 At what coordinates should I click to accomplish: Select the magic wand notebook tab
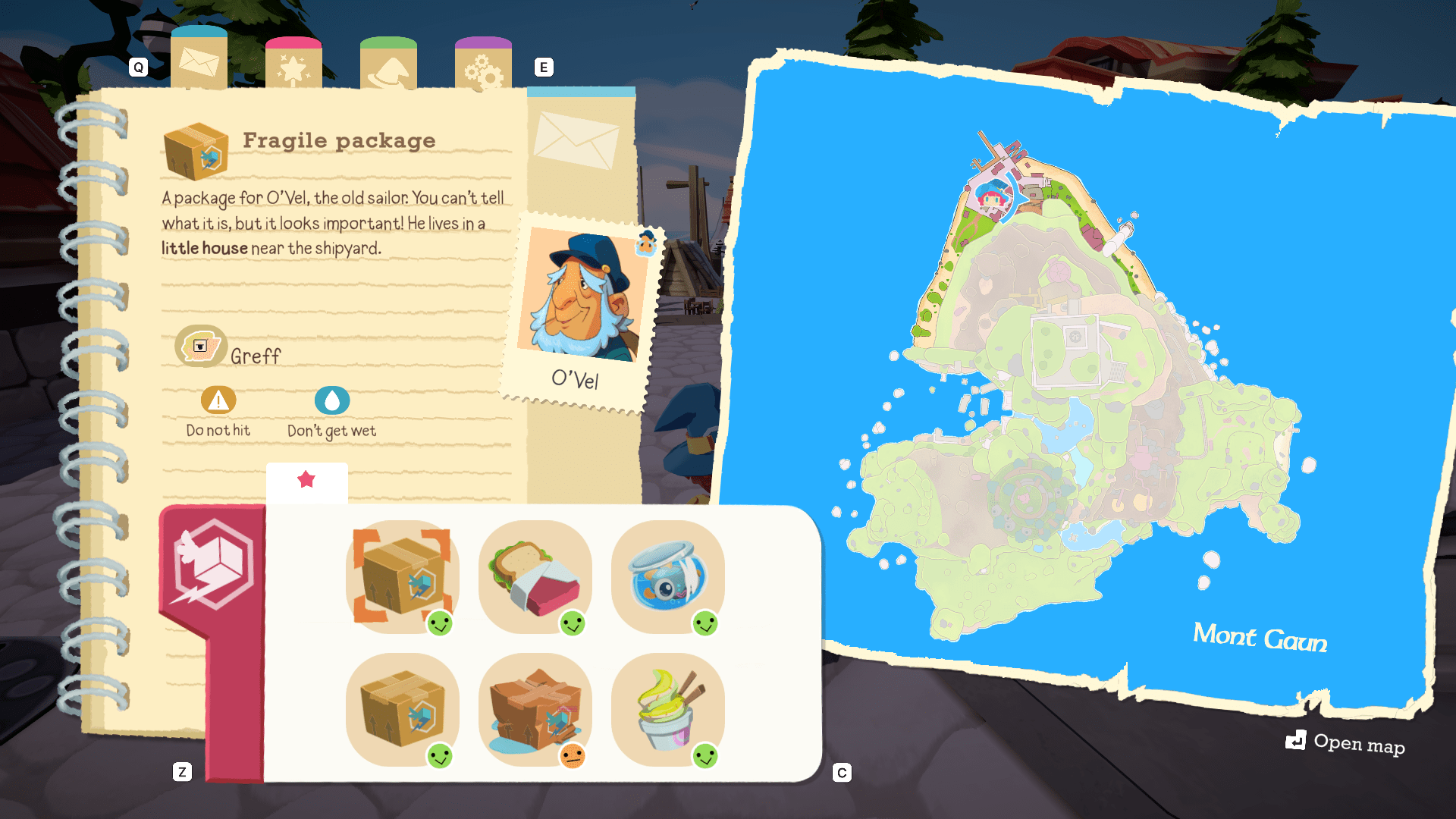coord(295,64)
